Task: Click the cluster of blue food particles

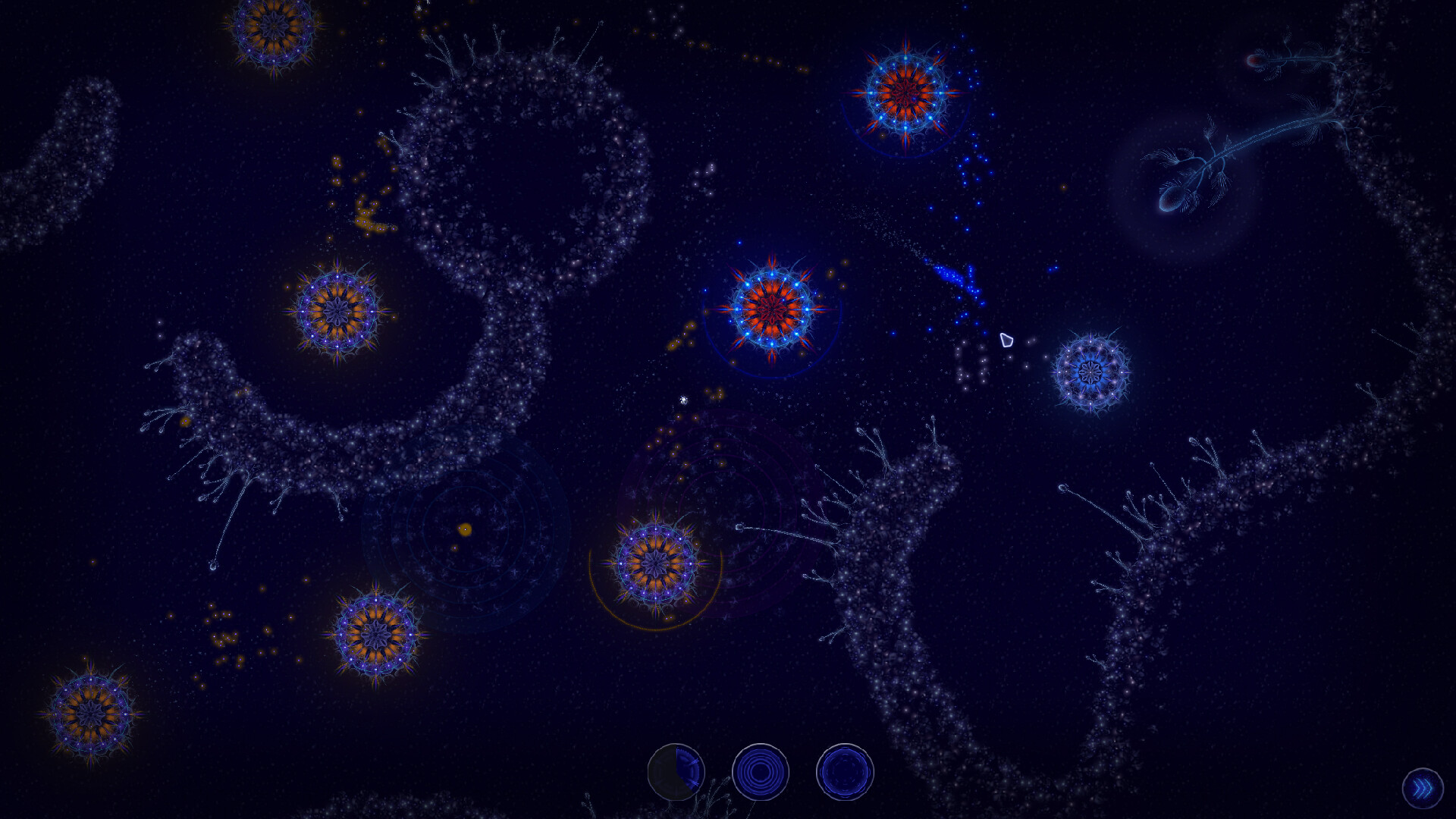Action: [x=952, y=277]
